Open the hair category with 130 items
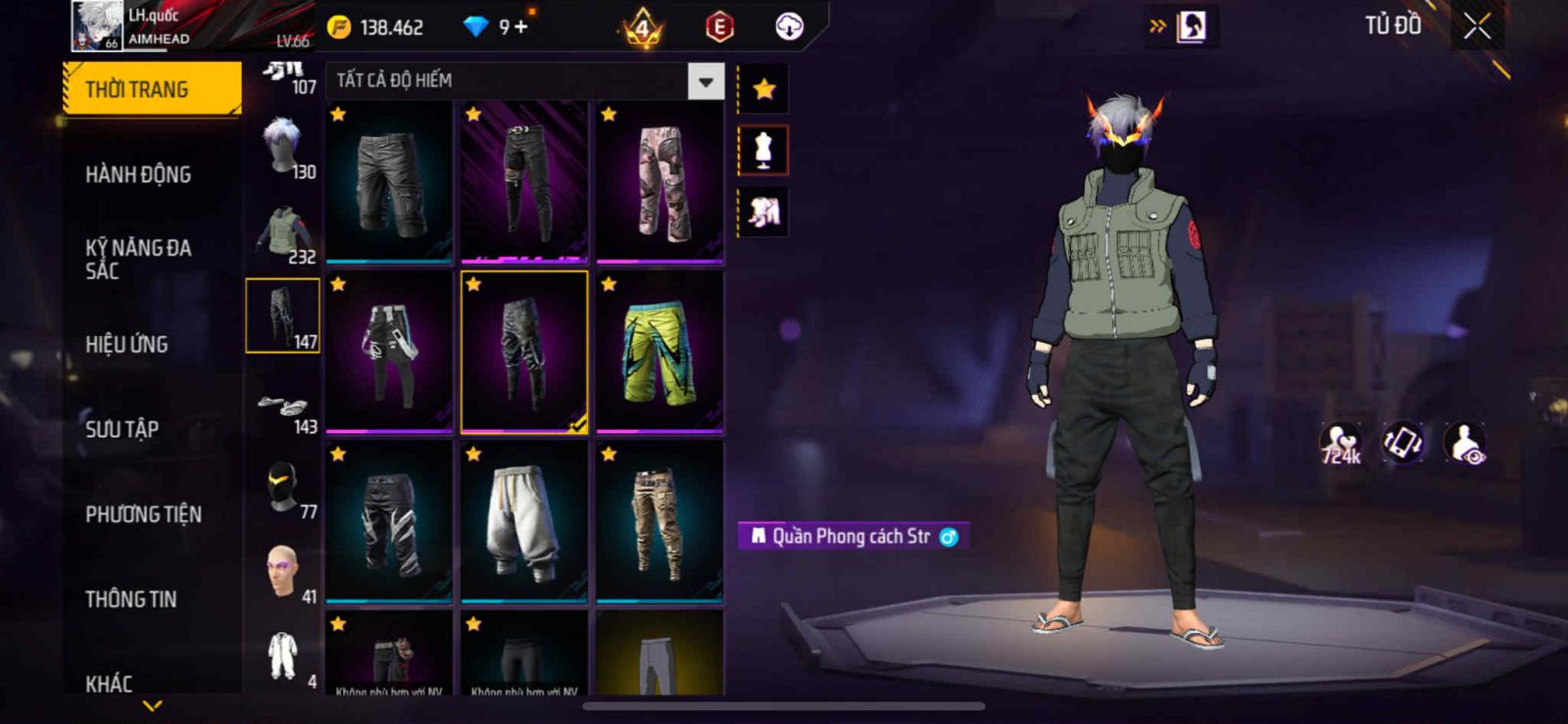1568x724 pixels. [x=283, y=147]
